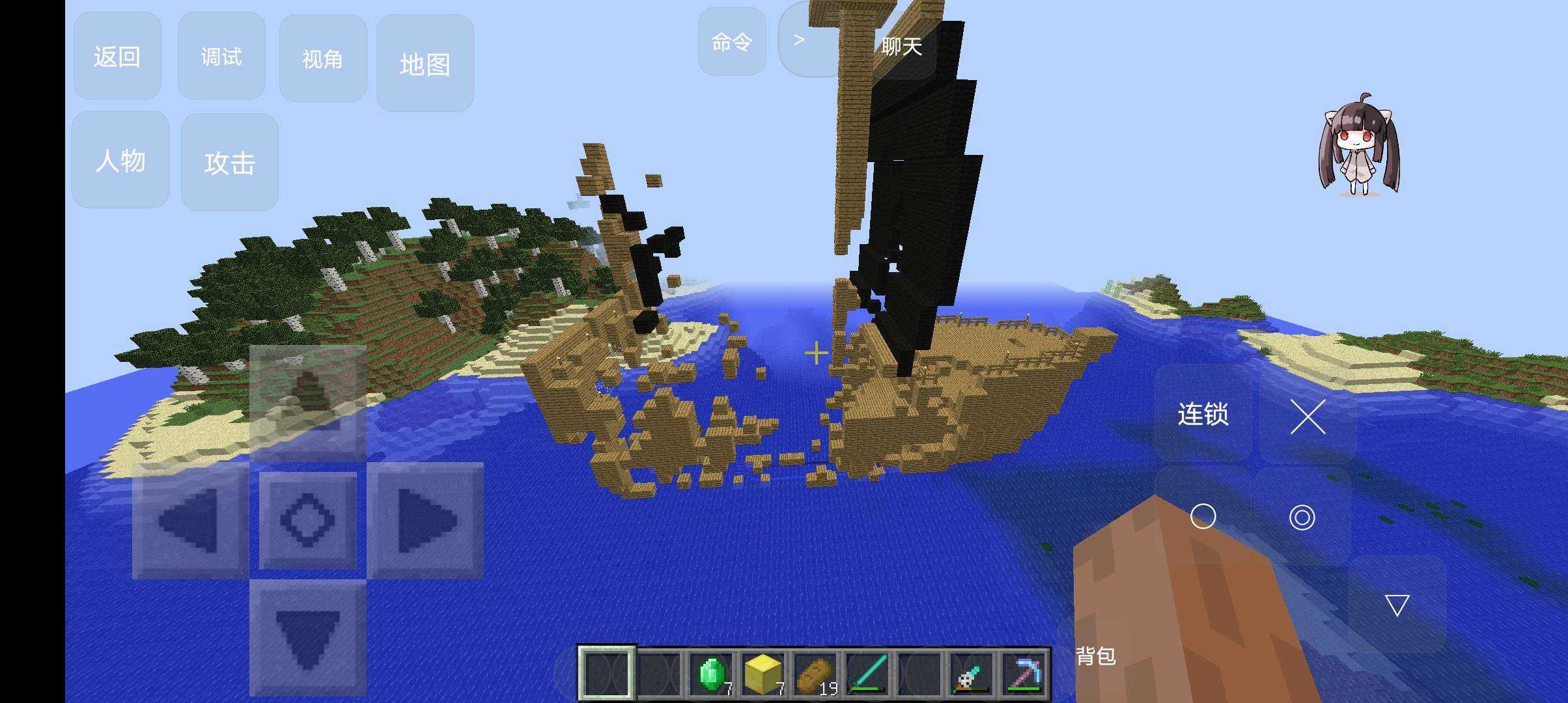Toggle the 连锁 chain-mining button
The height and width of the screenshot is (703, 1568).
[x=1203, y=414]
